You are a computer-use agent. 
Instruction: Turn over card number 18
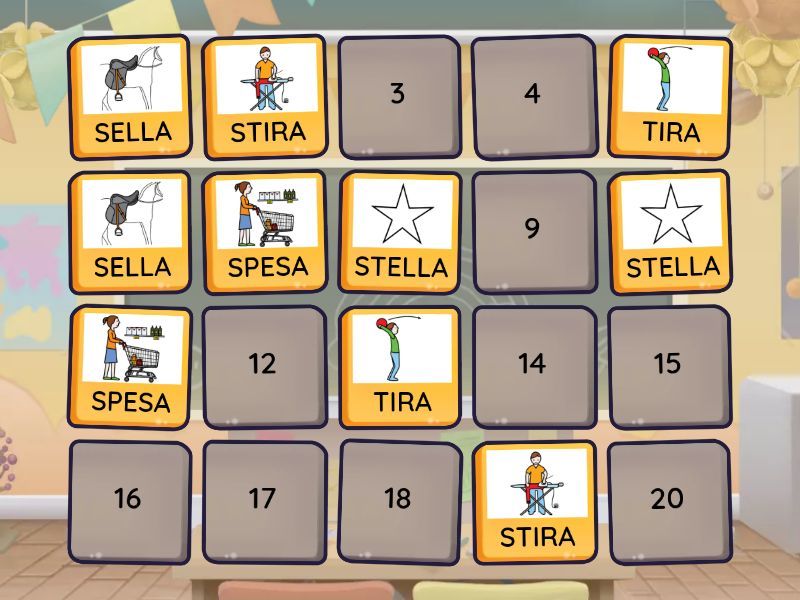point(399,500)
